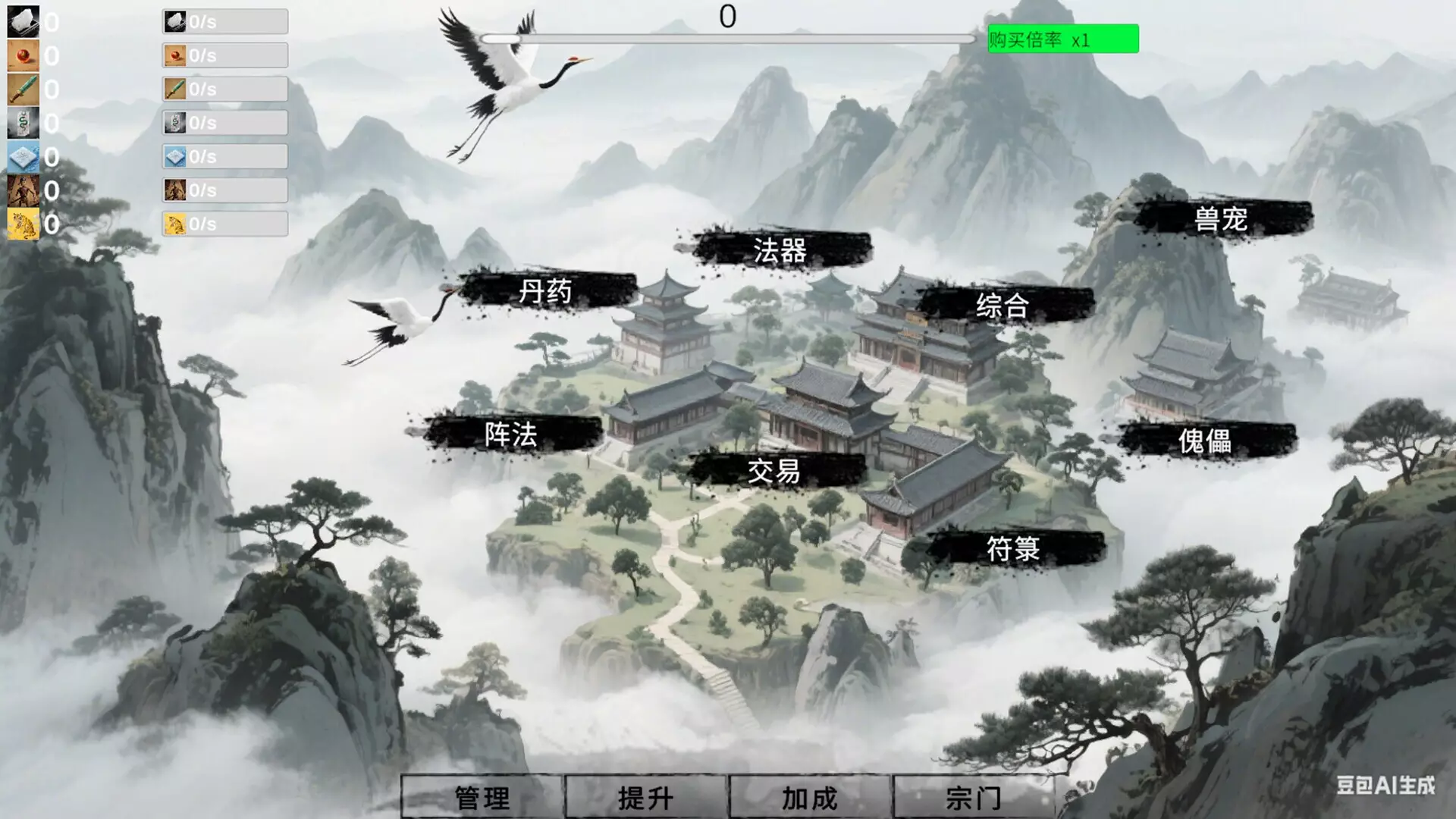
Task: Select the white spirit stone resource icon
Action: [23, 21]
